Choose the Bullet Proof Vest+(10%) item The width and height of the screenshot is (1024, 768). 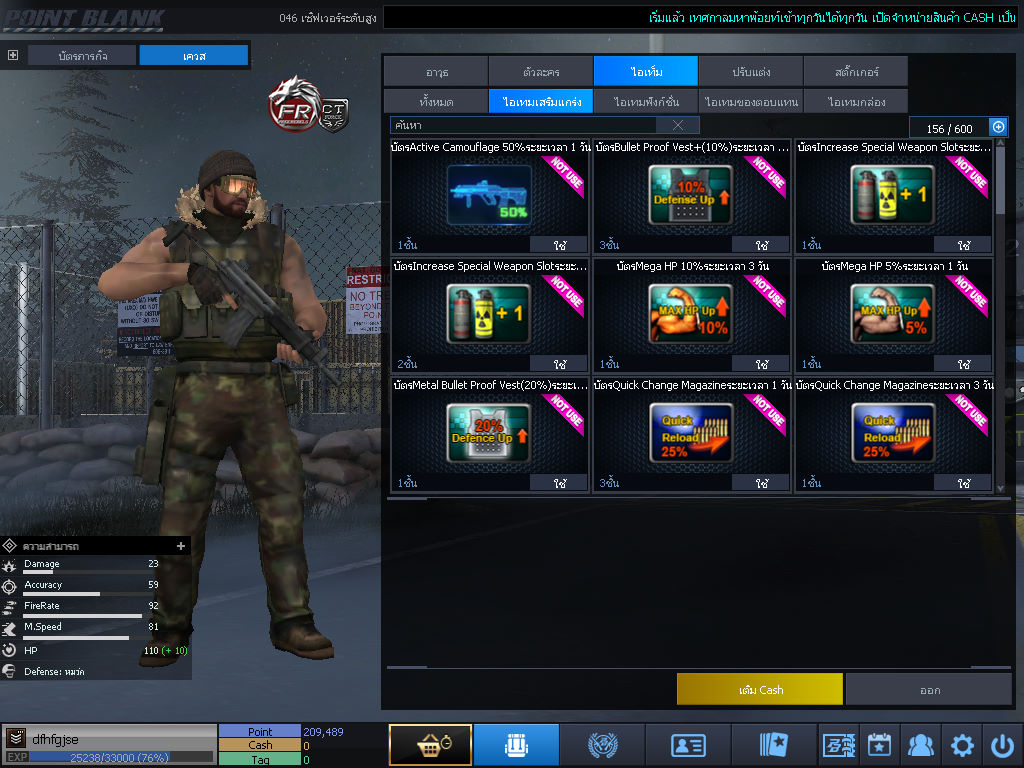point(691,195)
